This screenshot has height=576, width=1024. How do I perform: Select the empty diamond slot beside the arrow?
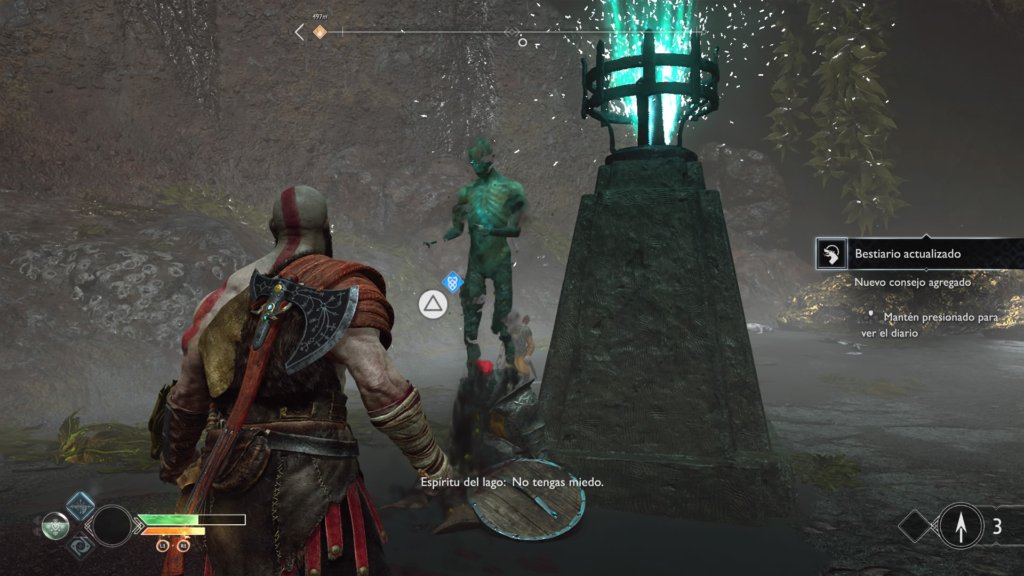(916, 525)
